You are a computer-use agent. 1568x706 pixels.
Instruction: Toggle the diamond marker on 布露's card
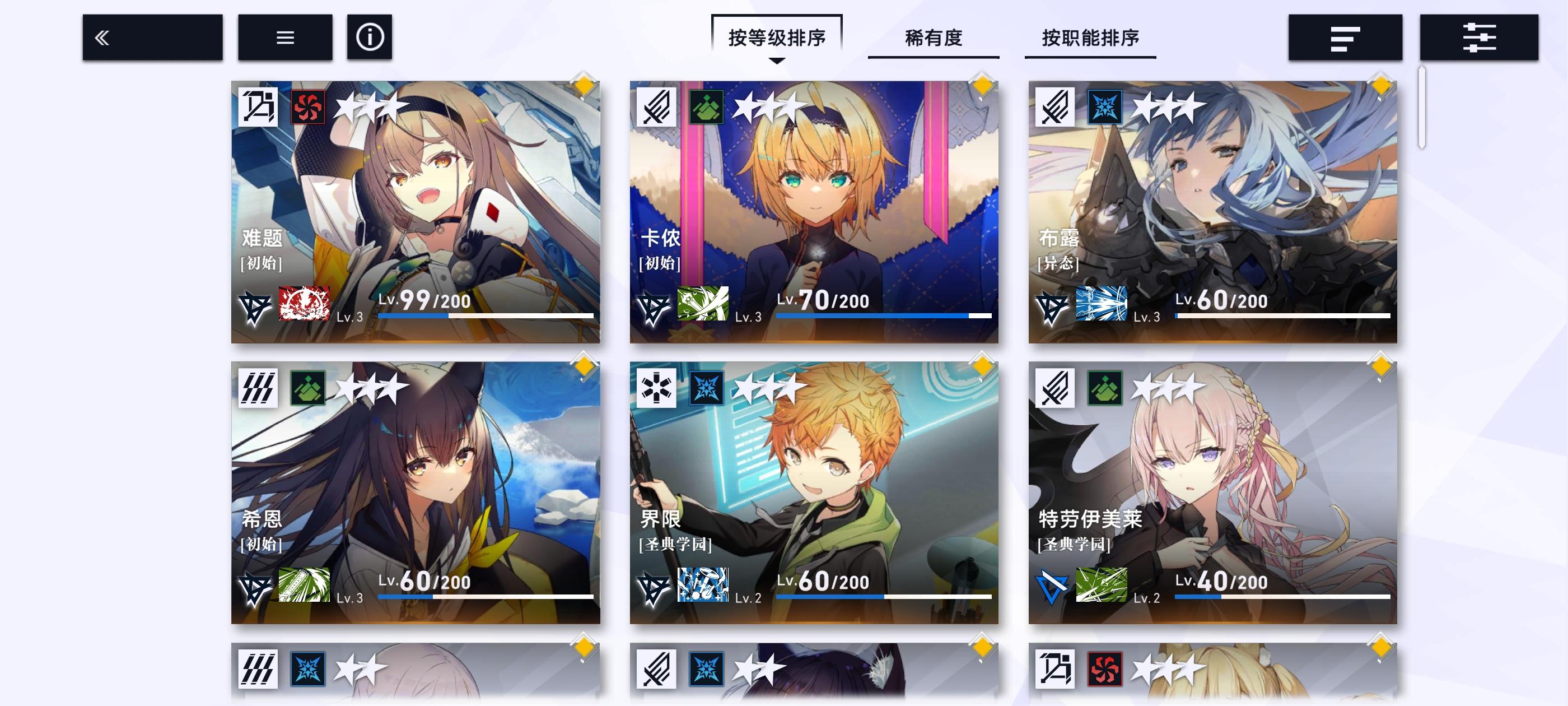click(1382, 86)
